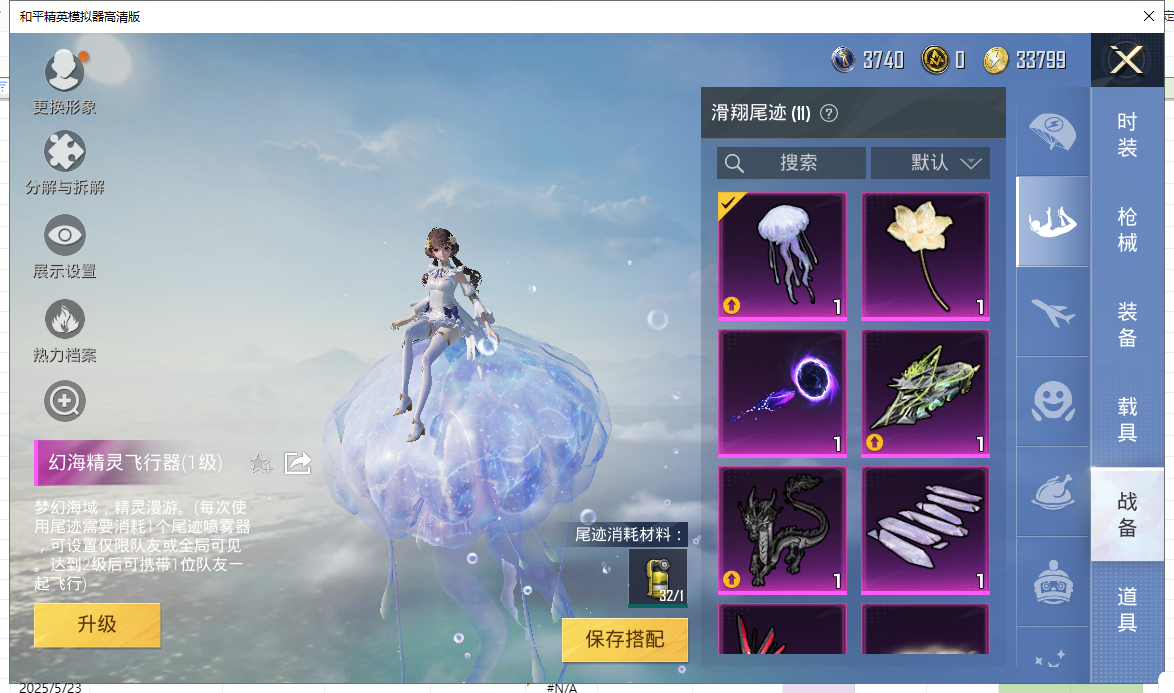Click the 升级 upgrade button
Screen dimensions: 1174x693
97,625
